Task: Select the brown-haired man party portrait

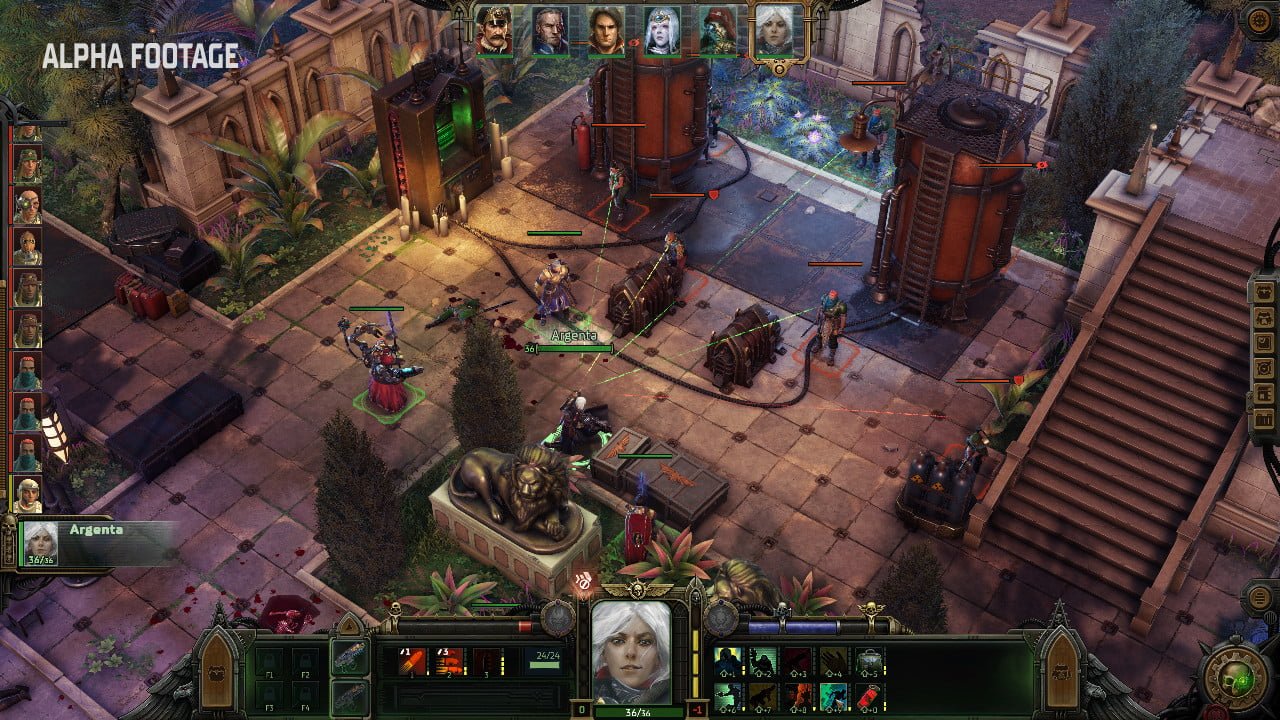Action: tap(606, 30)
